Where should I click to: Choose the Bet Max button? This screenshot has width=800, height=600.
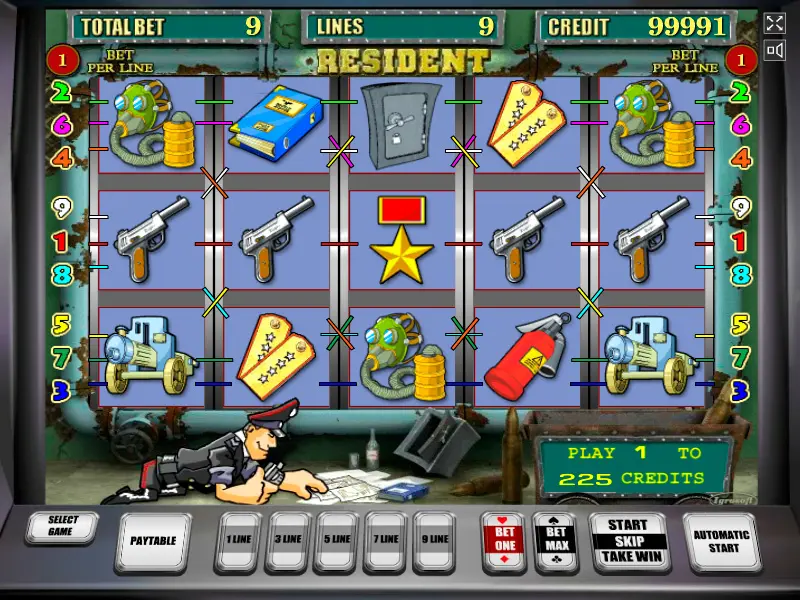[x=556, y=540]
